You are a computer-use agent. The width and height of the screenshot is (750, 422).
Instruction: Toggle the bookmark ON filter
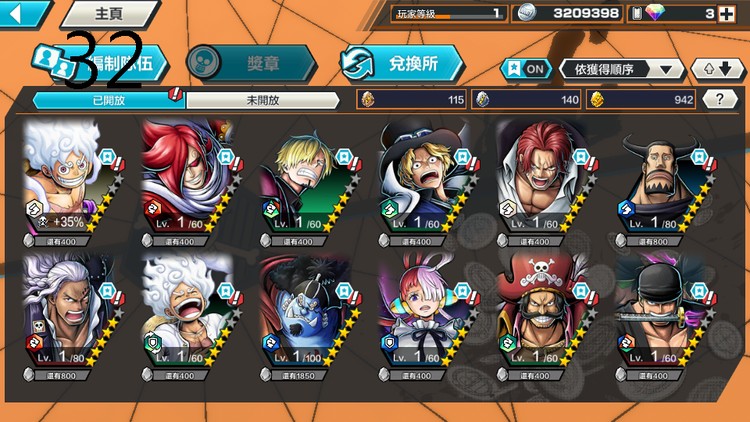526,68
